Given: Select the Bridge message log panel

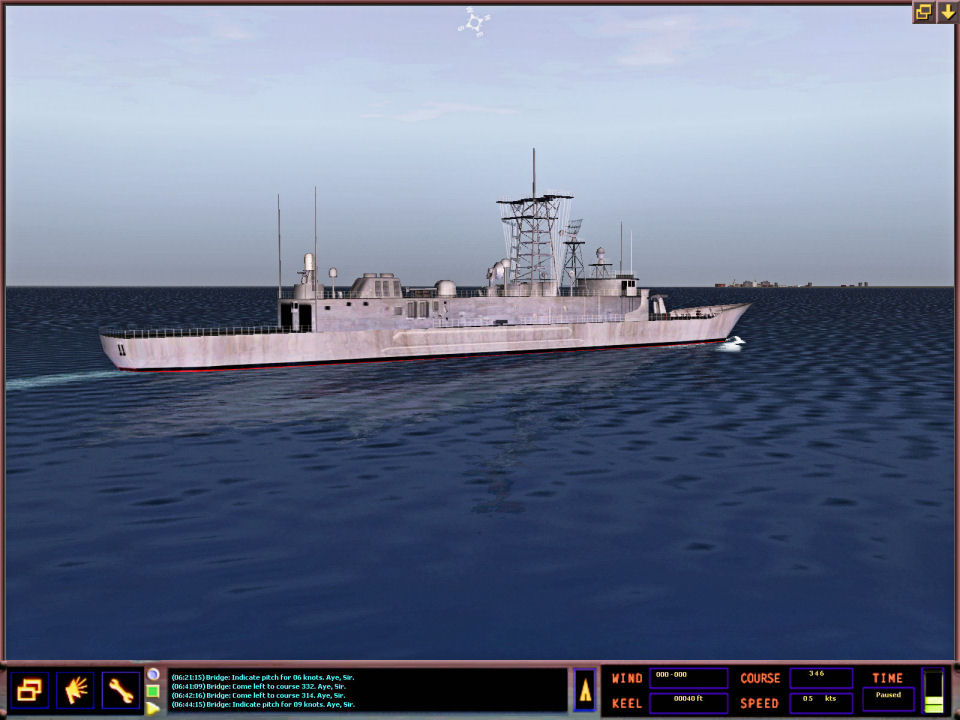Looking at the screenshot, I should [366, 690].
